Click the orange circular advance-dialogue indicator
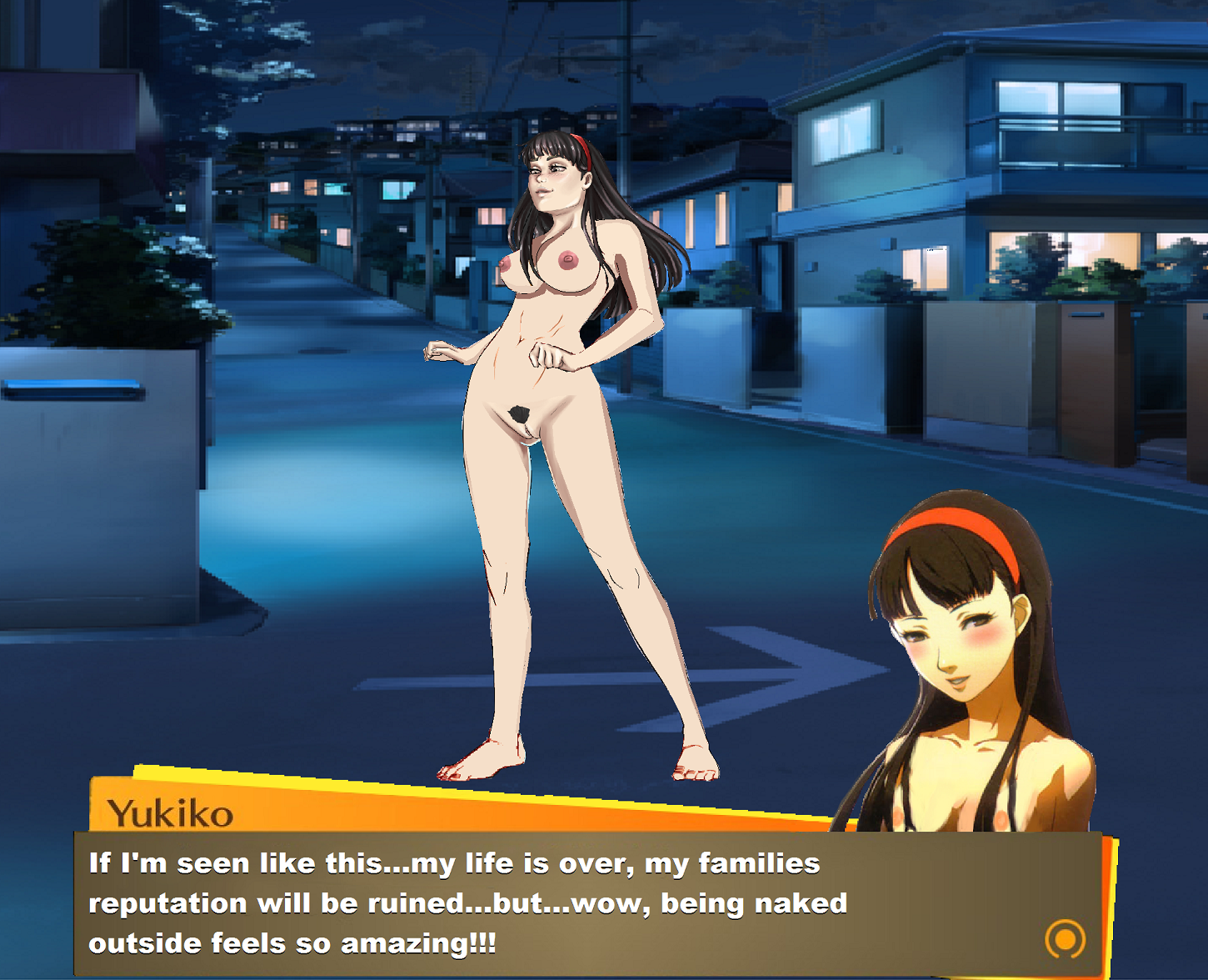The image size is (1208, 980). (x=1065, y=939)
